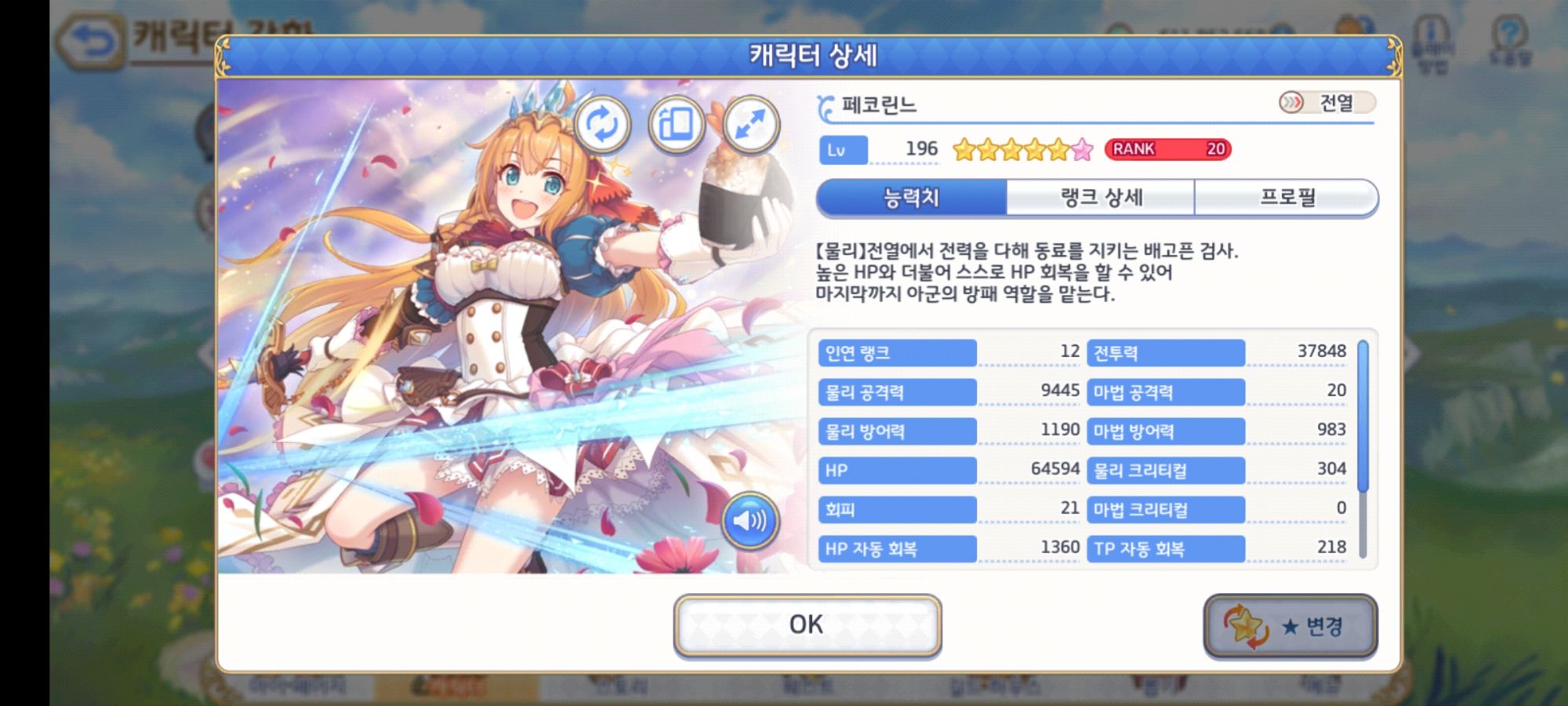Screen dimensions: 1568x706
Task: Select the 인연 랭크 stat row
Action: 896,352
